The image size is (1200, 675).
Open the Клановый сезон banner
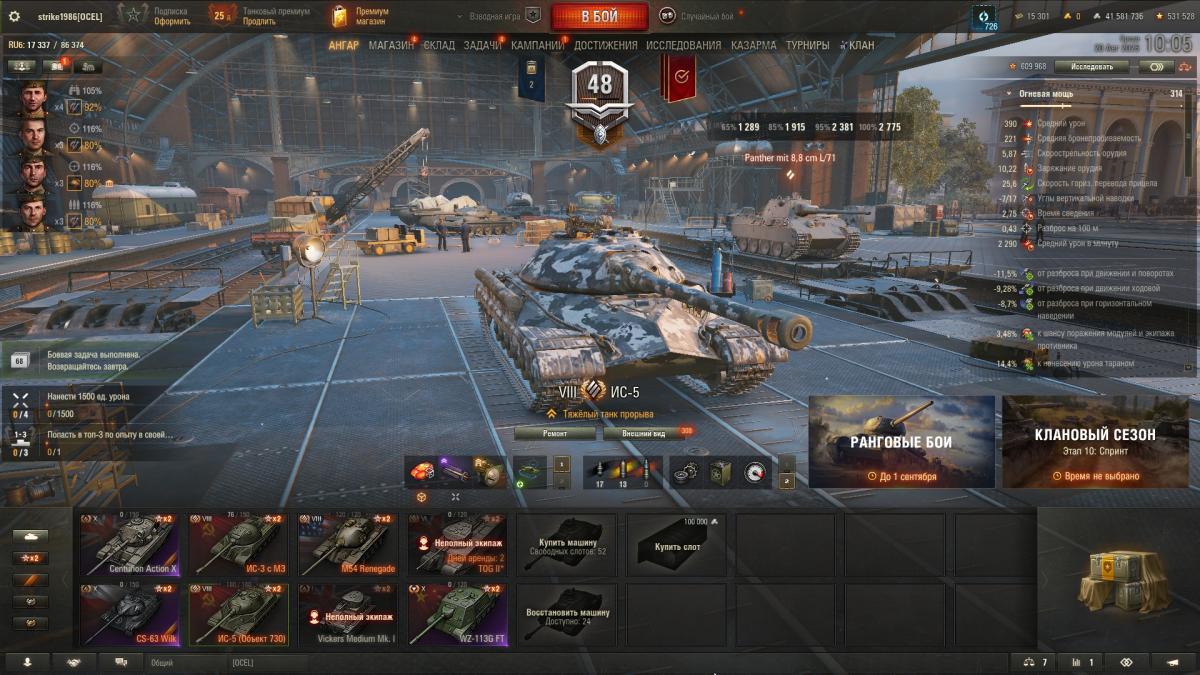coord(1095,441)
